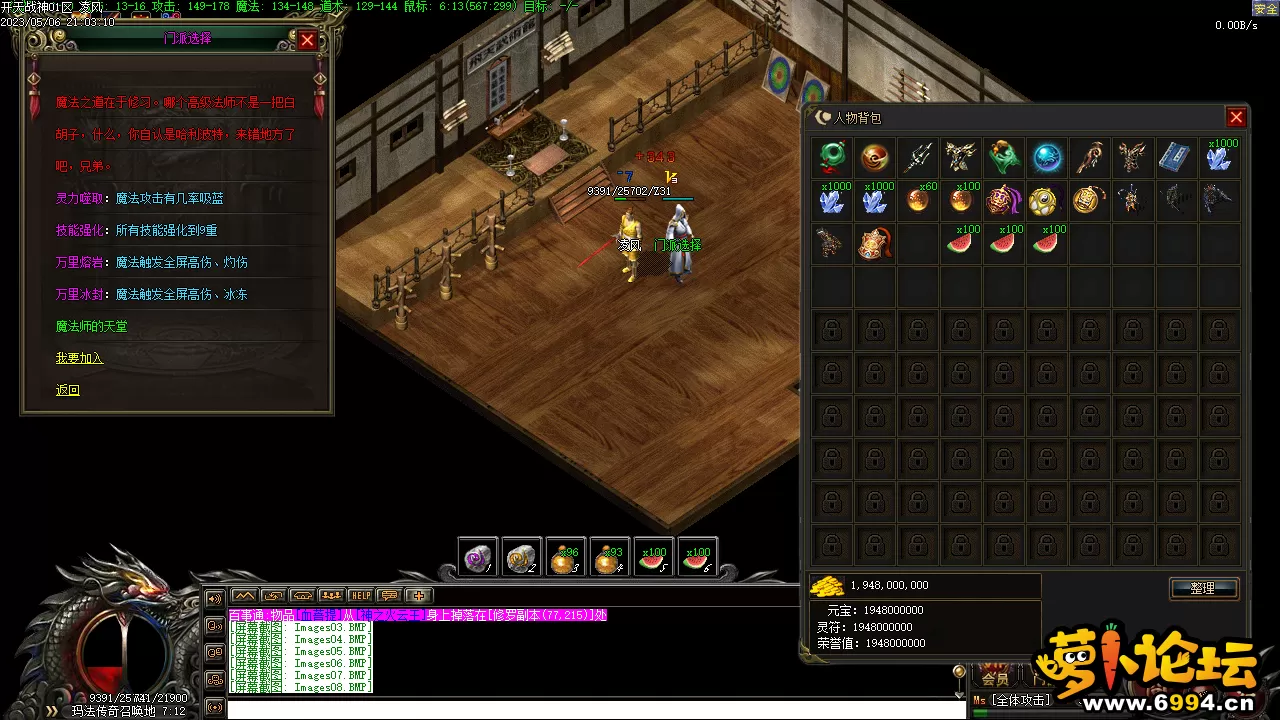Toggle the speaker icon beside chat

point(214,598)
